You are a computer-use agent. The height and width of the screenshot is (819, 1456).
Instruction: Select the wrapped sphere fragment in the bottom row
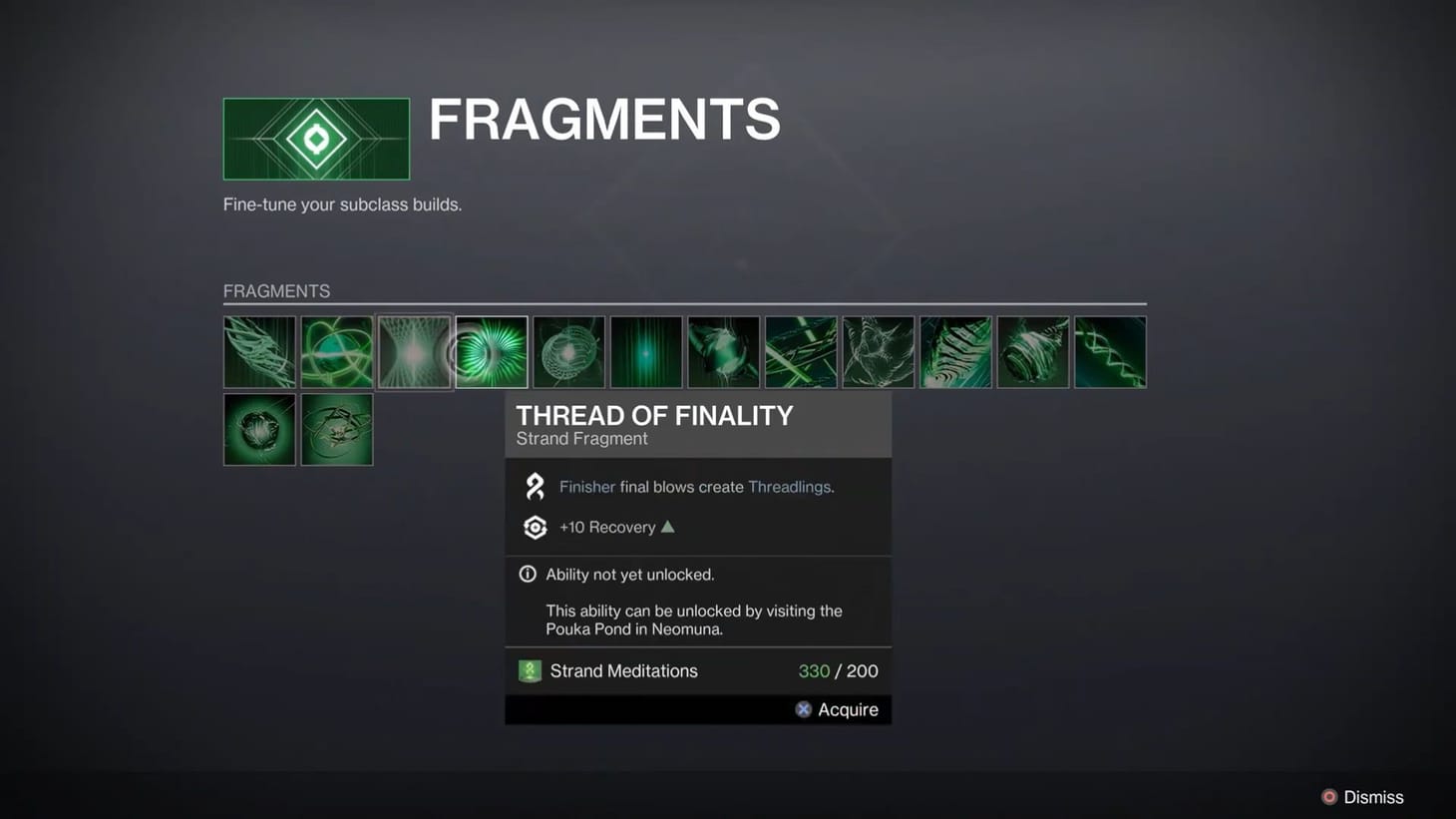[x=259, y=429]
